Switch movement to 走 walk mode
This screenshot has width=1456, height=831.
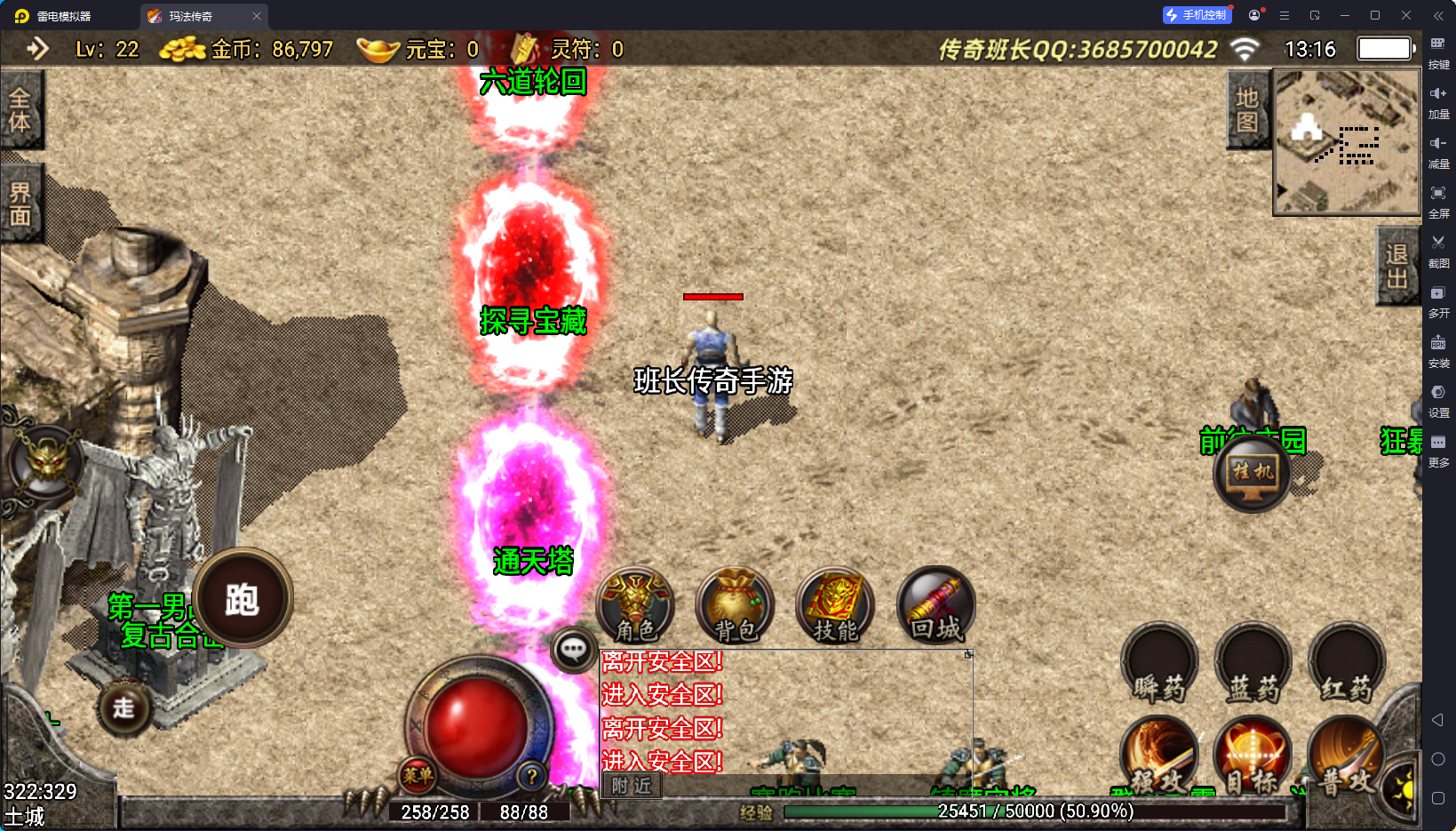click(x=123, y=707)
